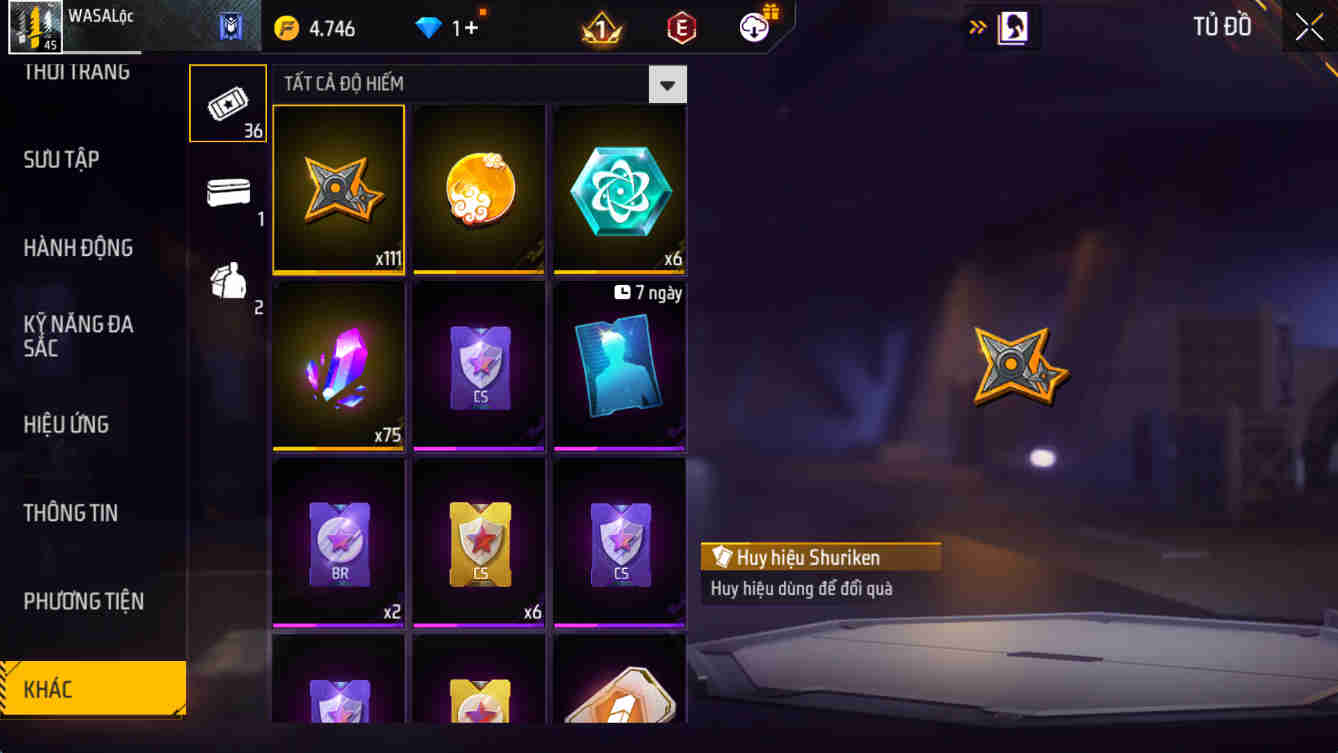Screen dimensions: 1338x753
Task: Open the THÔNG TIN section
Action: pos(72,512)
